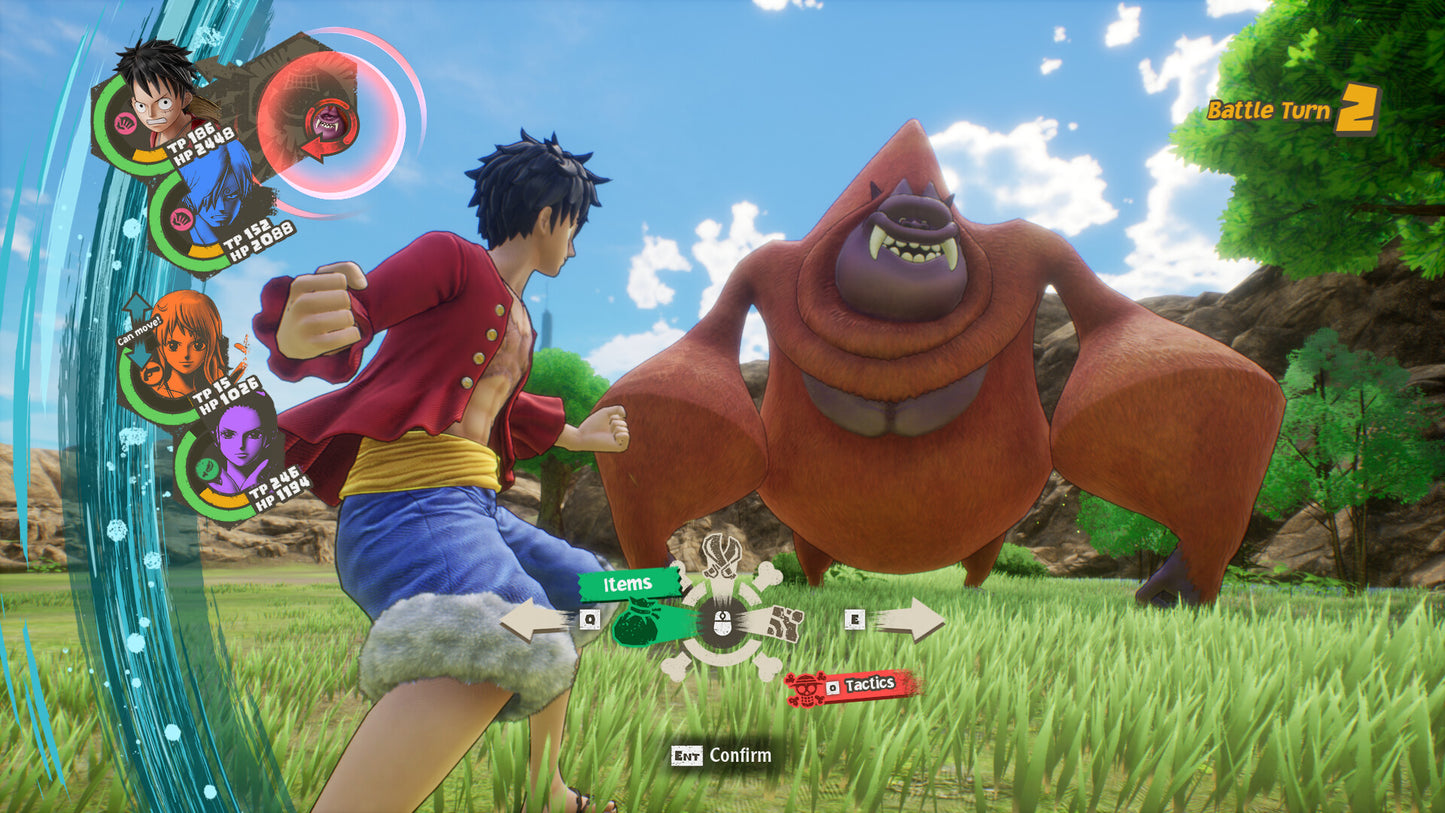The height and width of the screenshot is (813, 1445).
Task: Click the green attack-type icon on Robin's portrait
Action: click(208, 469)
